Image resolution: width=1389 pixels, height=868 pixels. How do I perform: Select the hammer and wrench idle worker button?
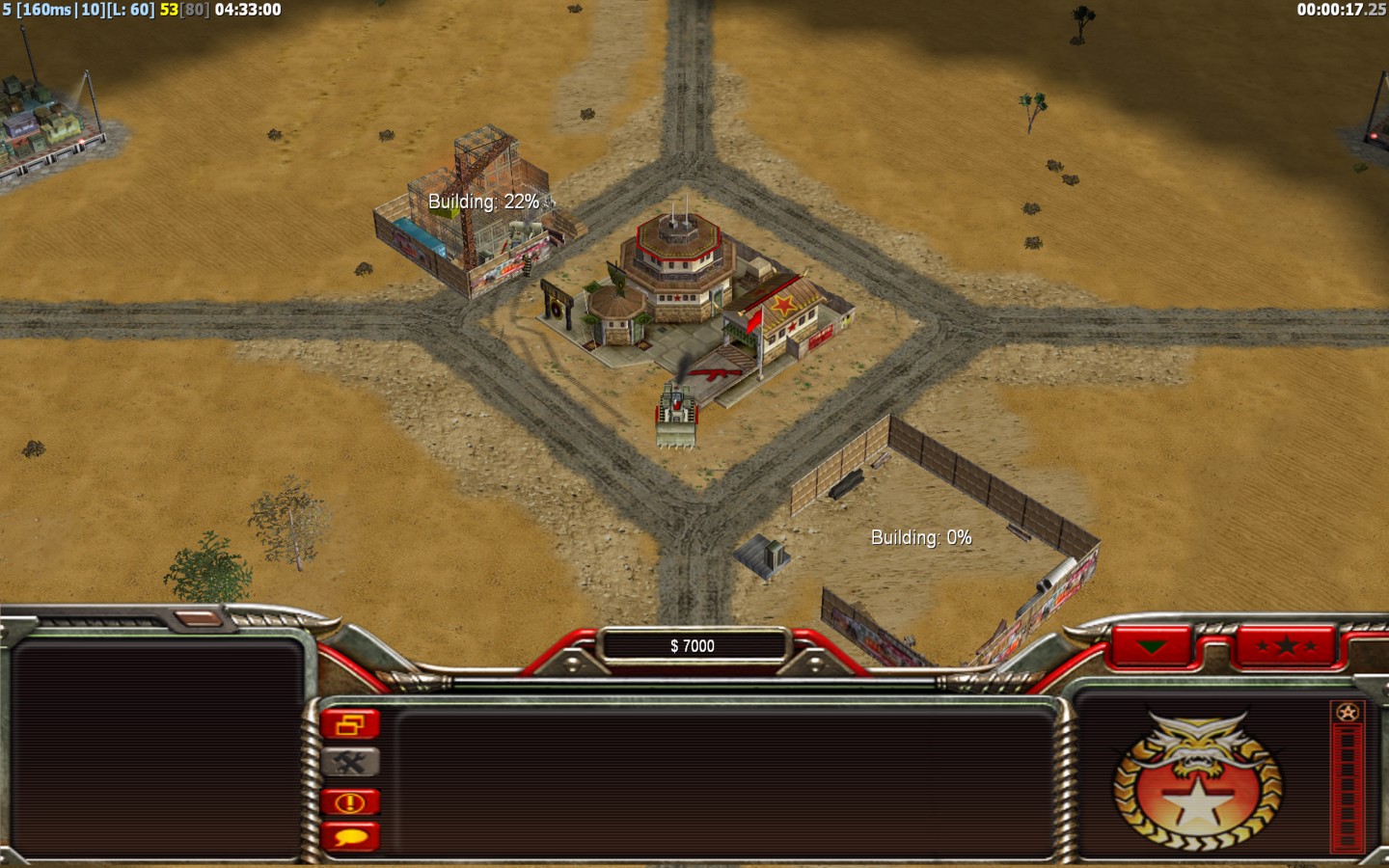[350, 763]
